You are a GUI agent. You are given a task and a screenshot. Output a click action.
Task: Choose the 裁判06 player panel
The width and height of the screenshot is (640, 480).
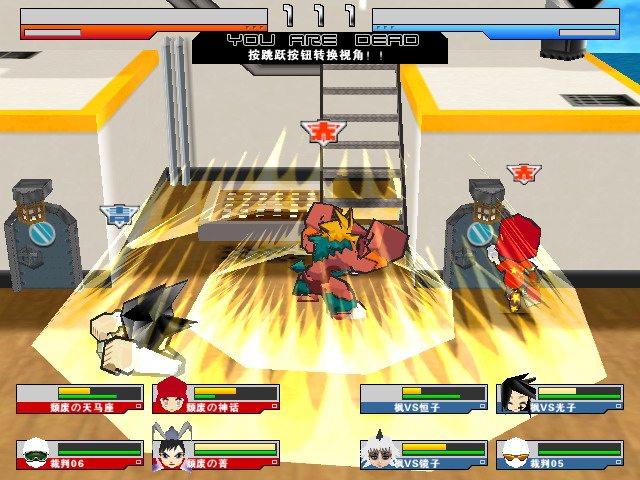(79, 455)
